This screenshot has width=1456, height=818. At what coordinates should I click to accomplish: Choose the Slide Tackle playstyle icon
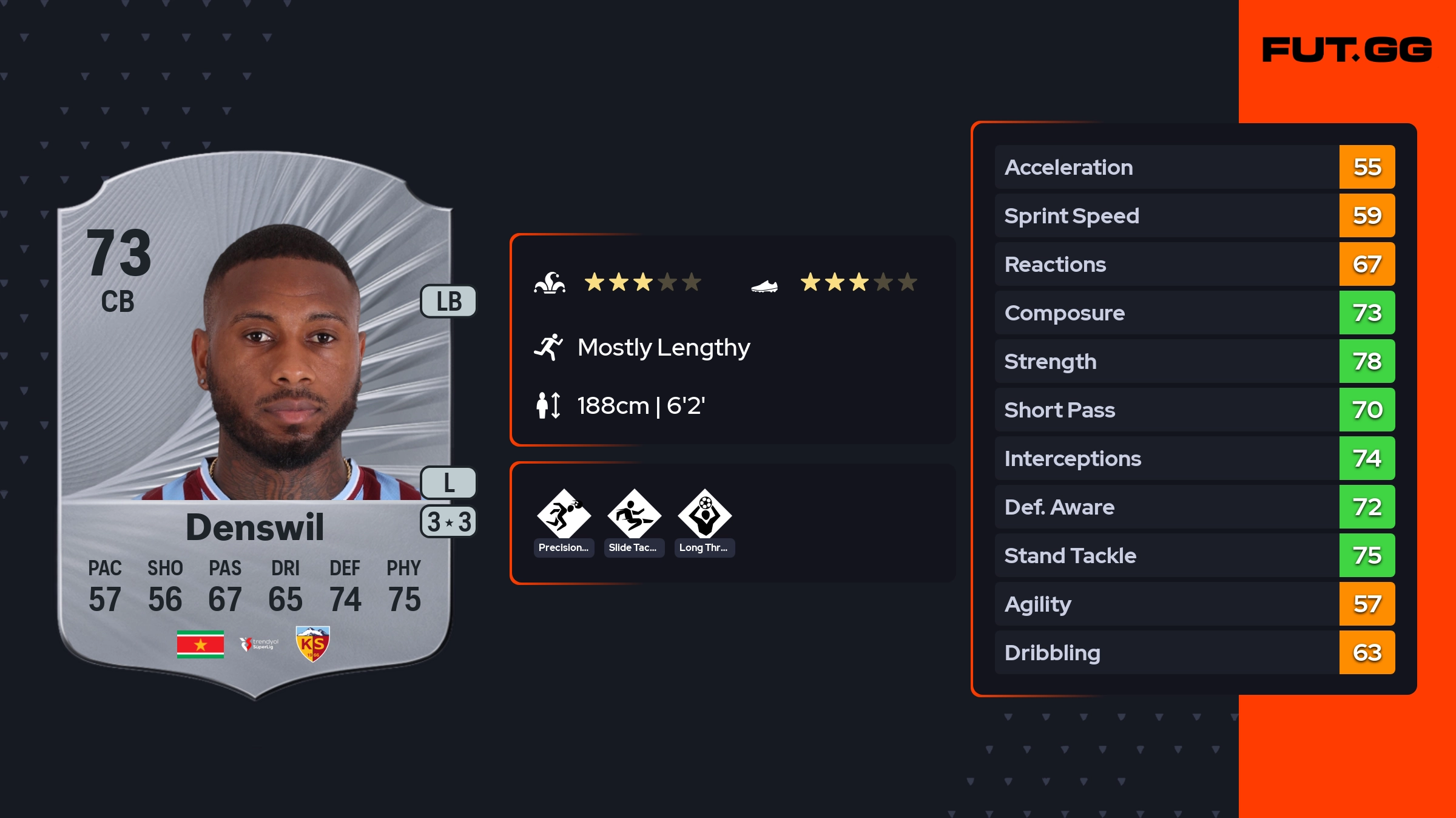pos(634,516)
